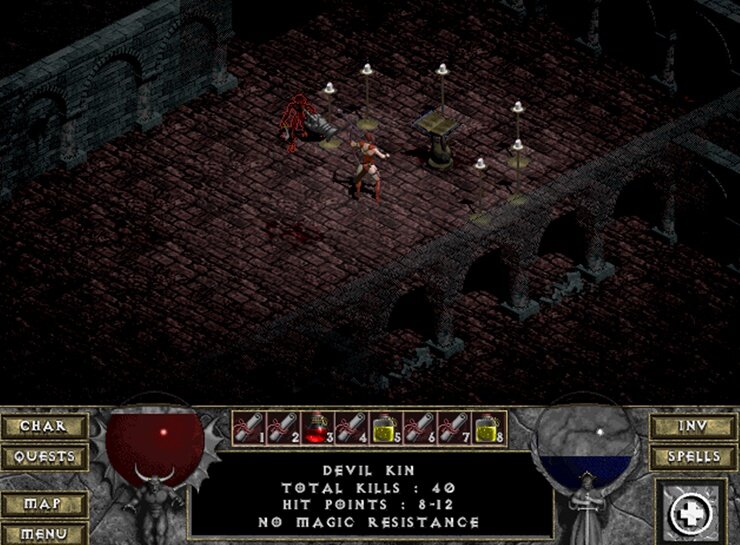Screen dimensions: 740x545
Task: Use the scroll in belt slot 4
Action: pyautogui.click(x=351, y=426)
